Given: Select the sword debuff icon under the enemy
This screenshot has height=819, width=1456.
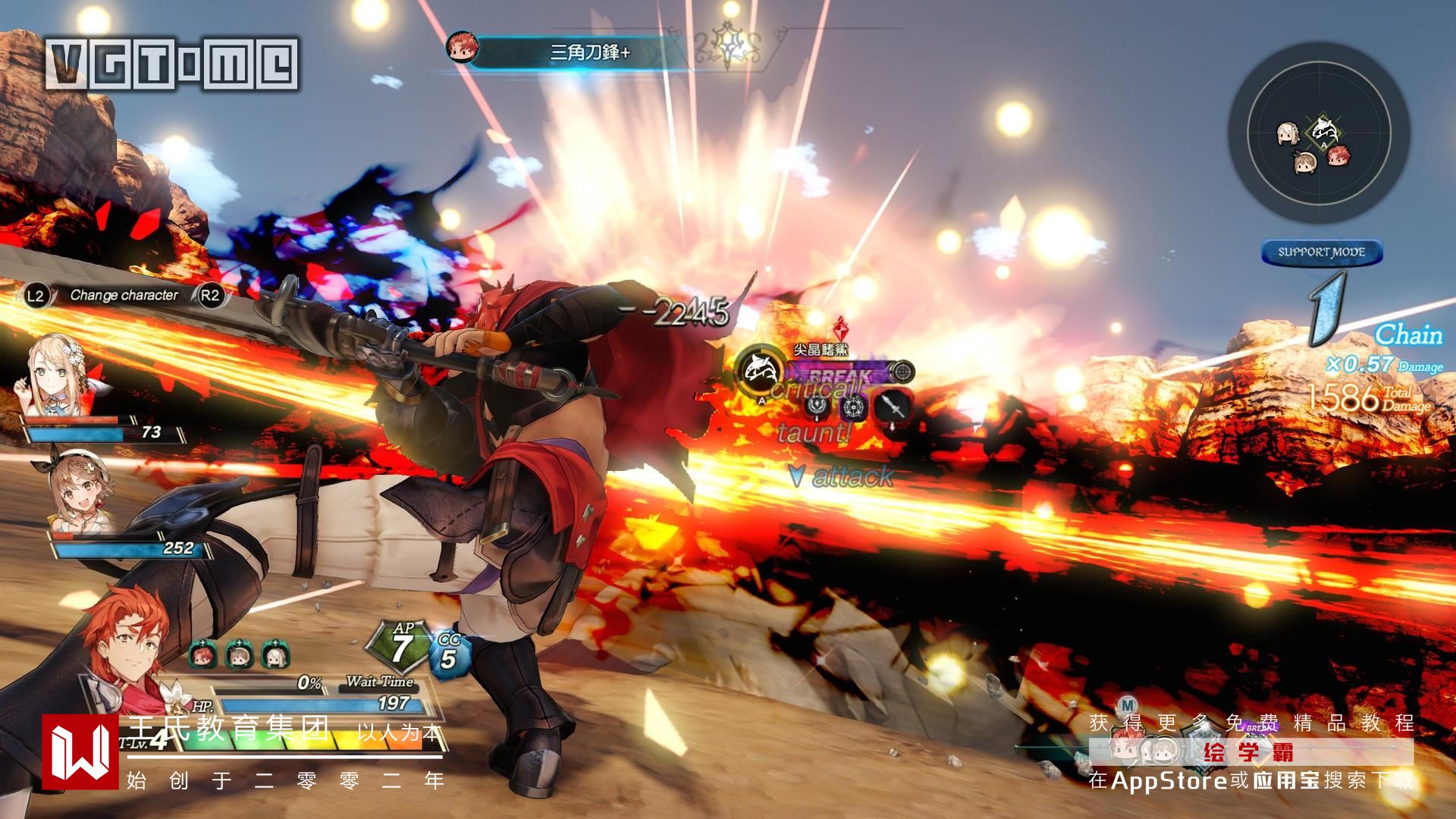Looking at the screenshot, I should 893,407.
